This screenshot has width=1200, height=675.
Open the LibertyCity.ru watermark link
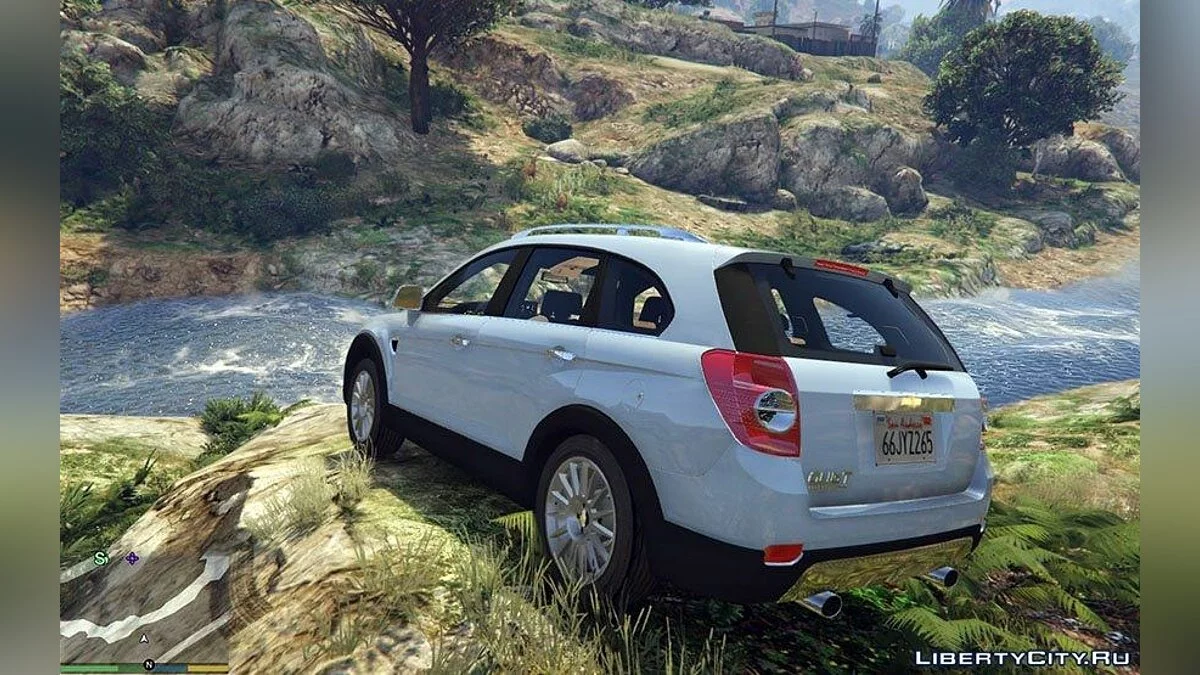click(x=1022, y=657)
